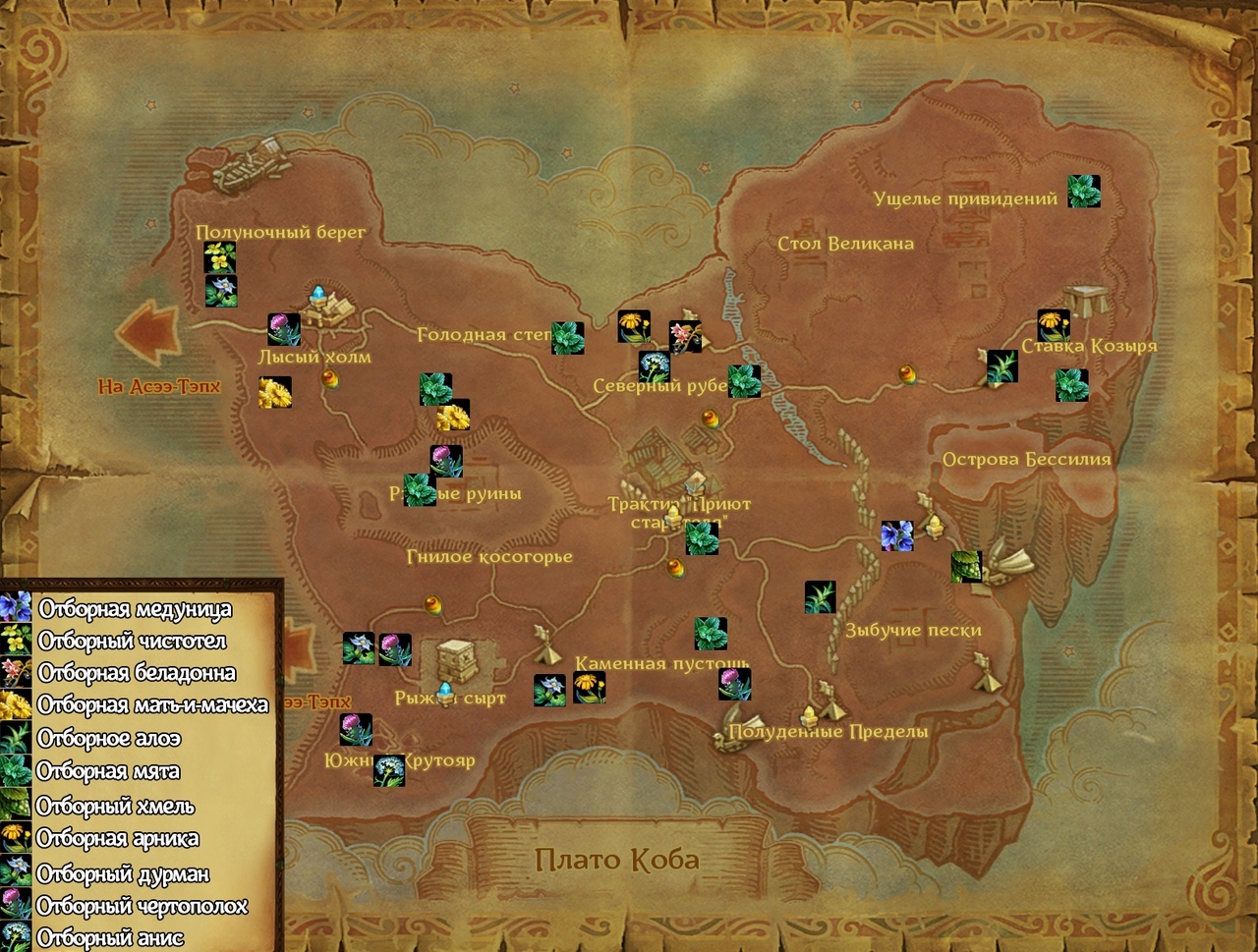Viewport: 1258px width, 952px height.
Task: Select the pink belladonna marker on the map
Action: [684, 336]
